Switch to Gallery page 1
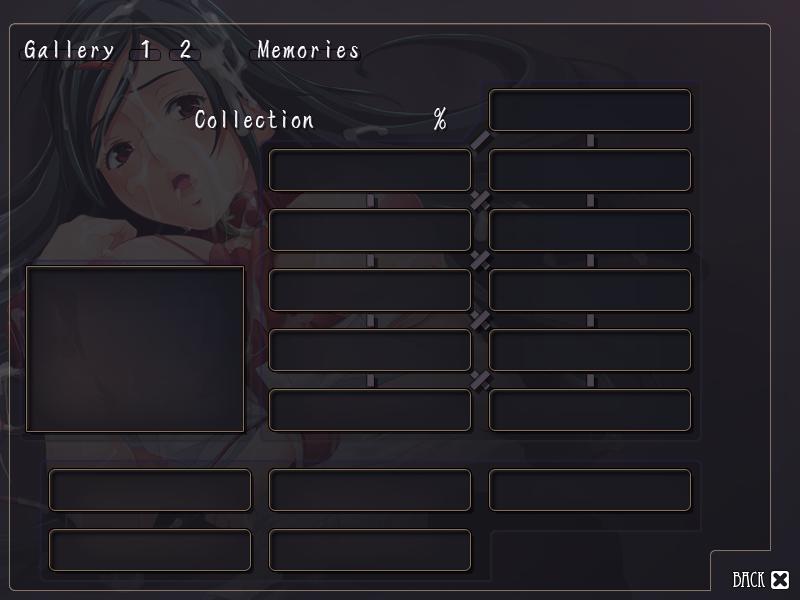 [146, 50]
